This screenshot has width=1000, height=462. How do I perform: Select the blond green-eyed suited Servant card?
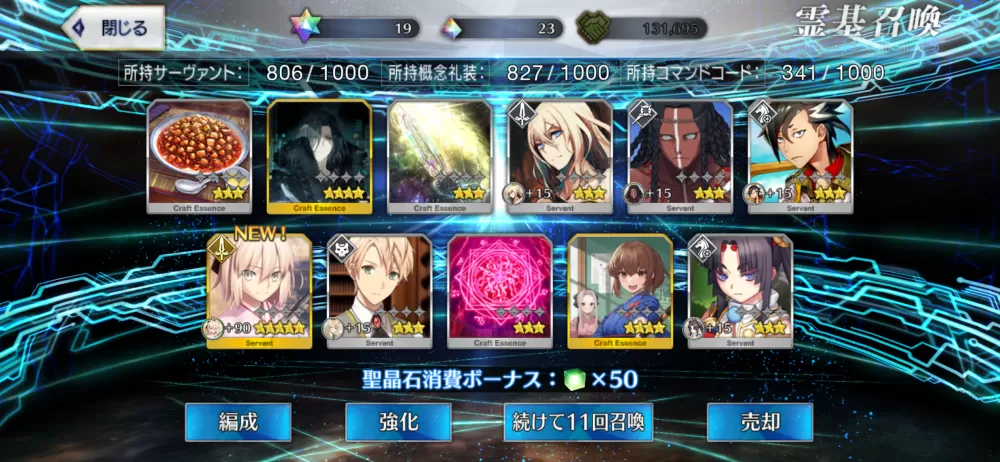point(379,291)
